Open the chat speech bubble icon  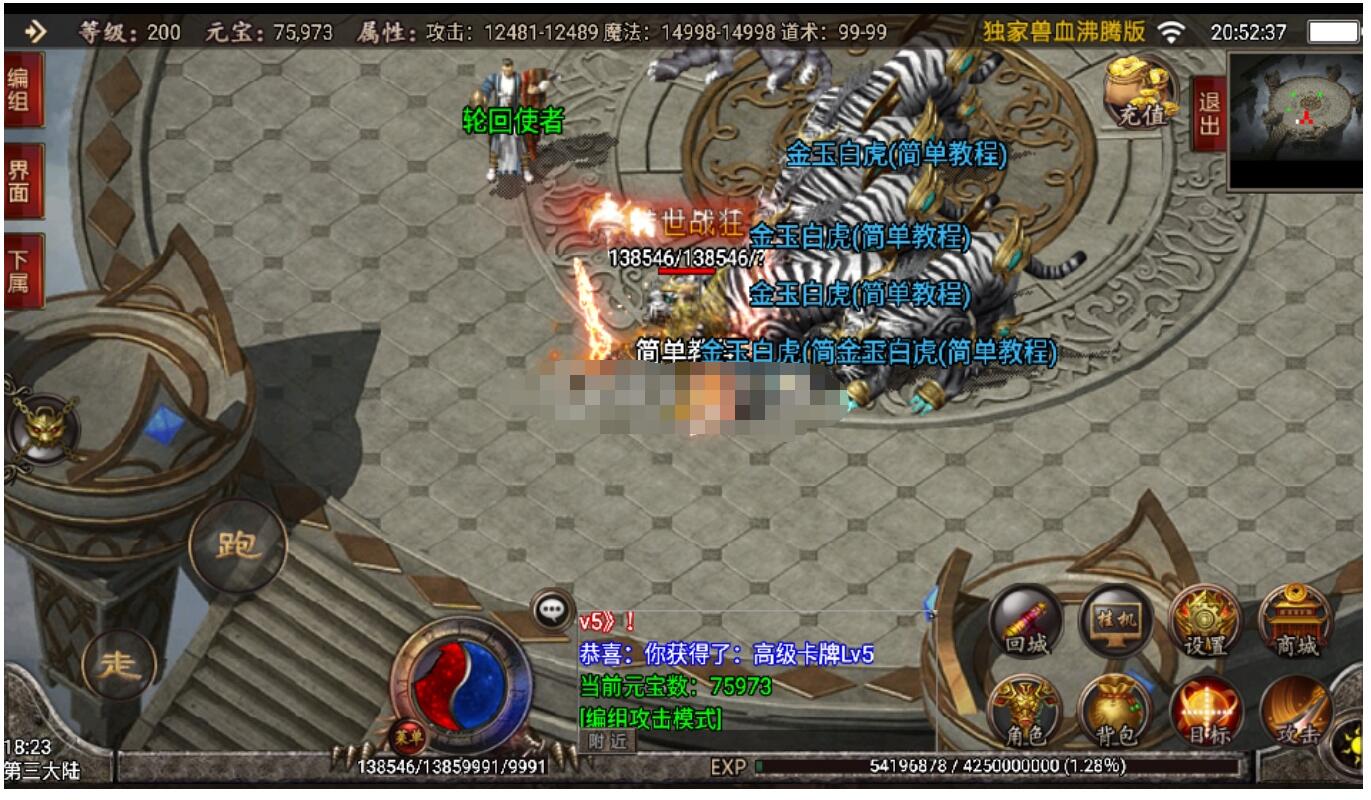click(552, 609)
